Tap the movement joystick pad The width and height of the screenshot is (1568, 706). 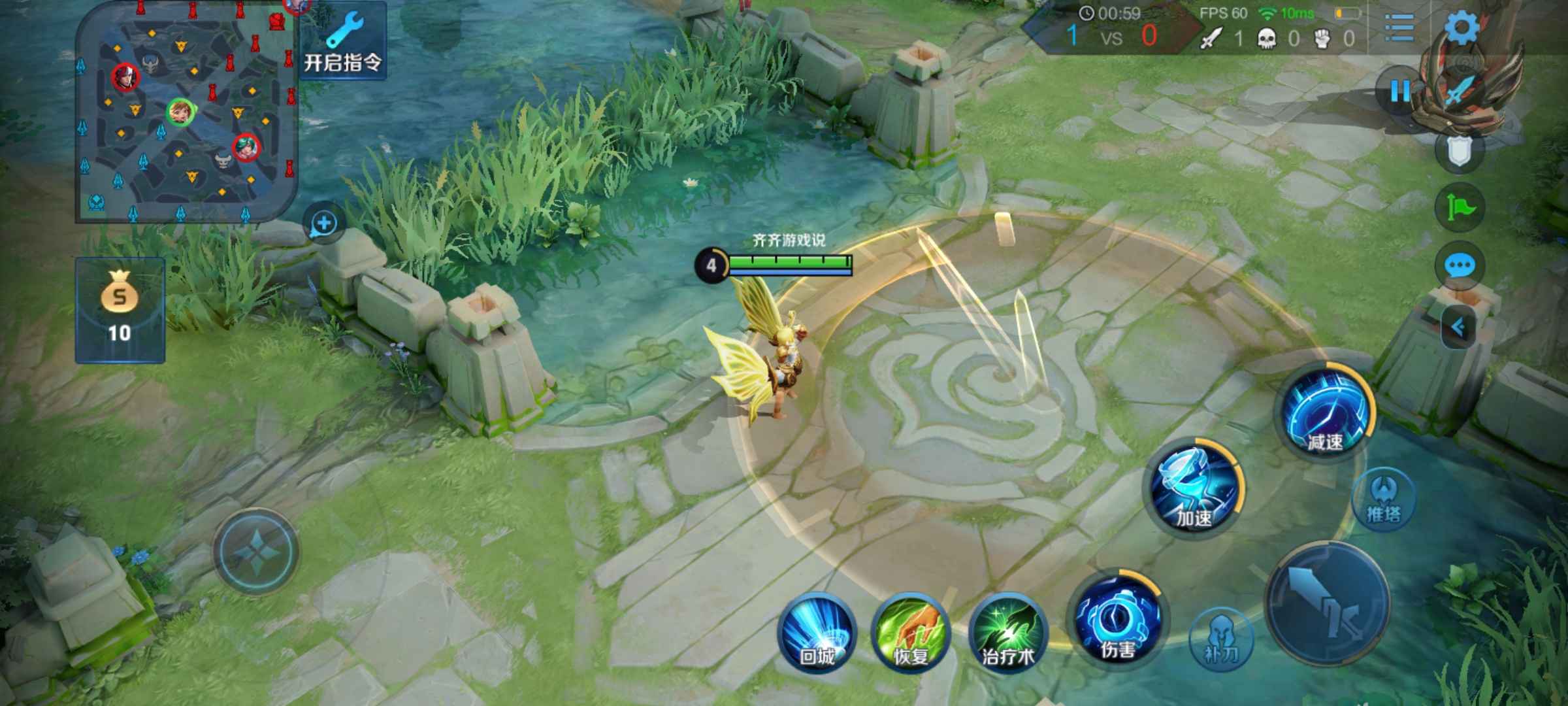click(256, 551)
